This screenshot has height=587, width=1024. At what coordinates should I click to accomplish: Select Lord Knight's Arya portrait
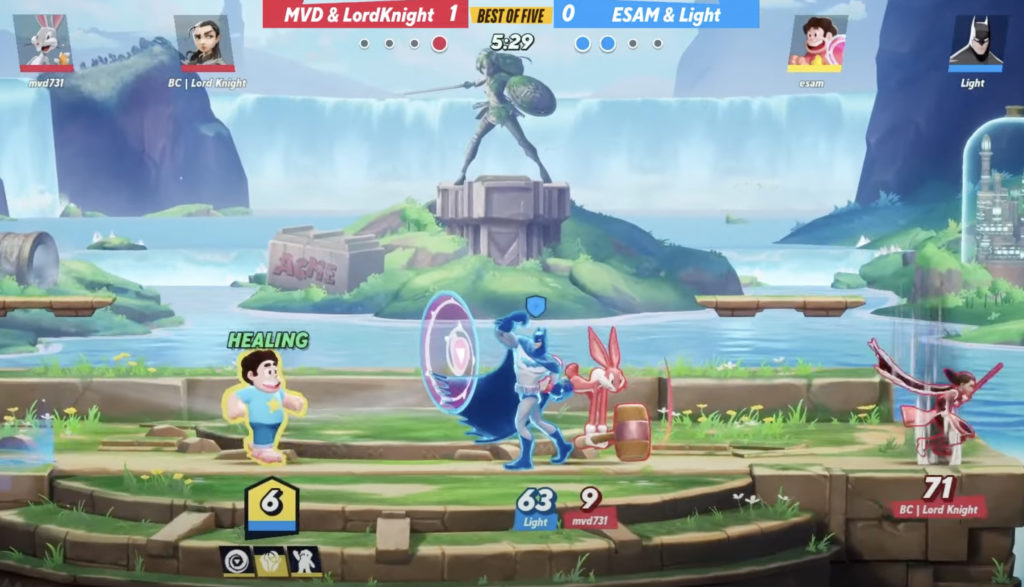click(205, 42)
